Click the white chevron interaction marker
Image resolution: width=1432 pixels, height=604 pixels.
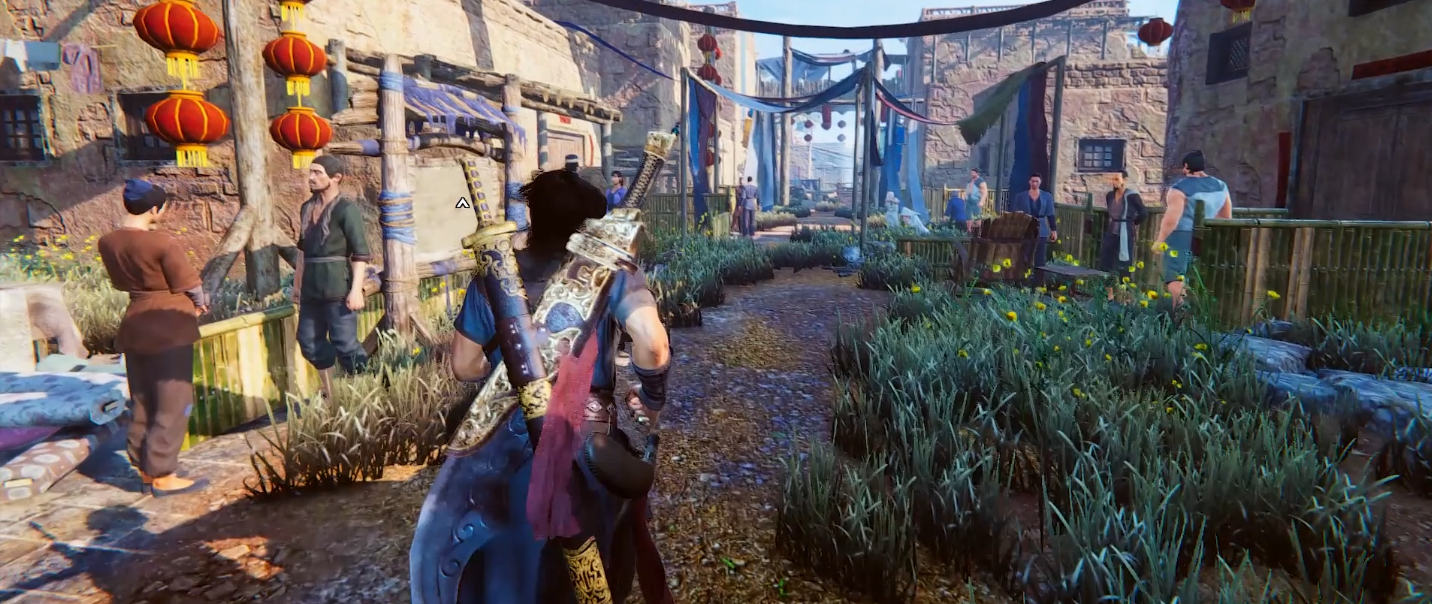tap(462, 203)
